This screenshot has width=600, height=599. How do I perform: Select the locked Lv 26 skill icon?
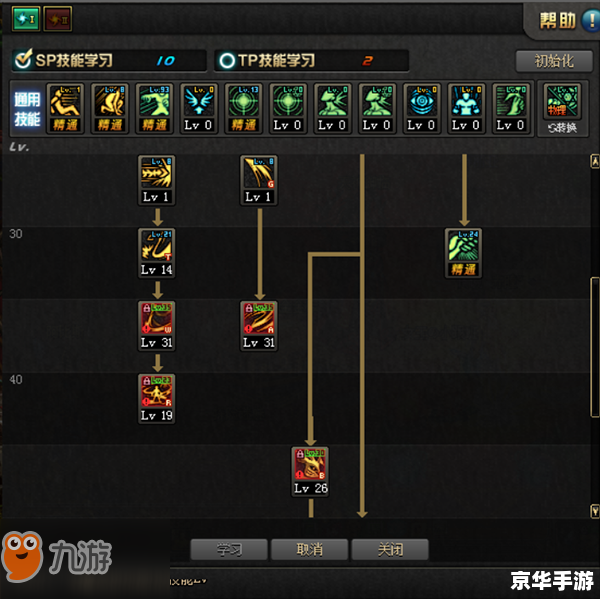point(310,471)
